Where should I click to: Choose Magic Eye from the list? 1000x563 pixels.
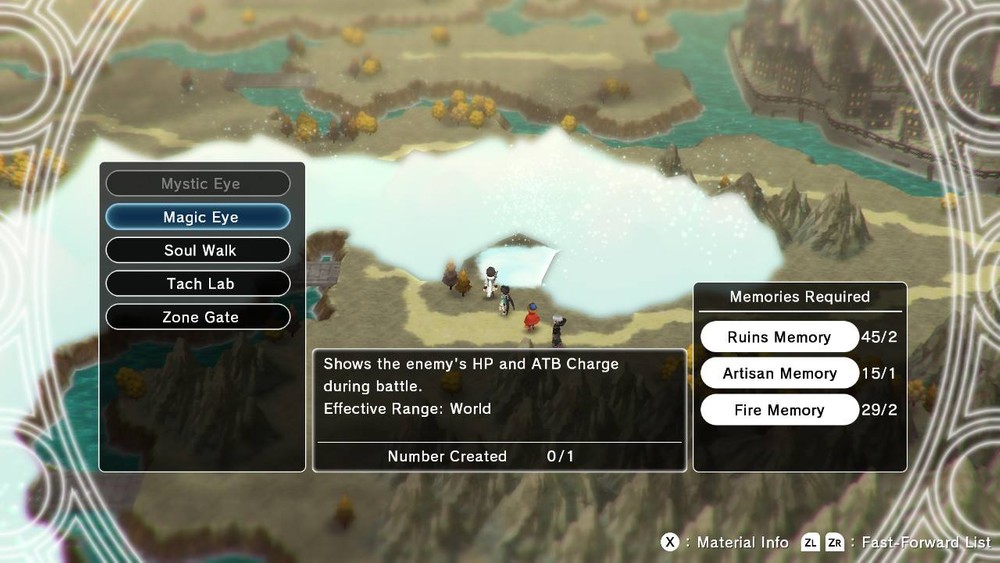pos(198,217)
